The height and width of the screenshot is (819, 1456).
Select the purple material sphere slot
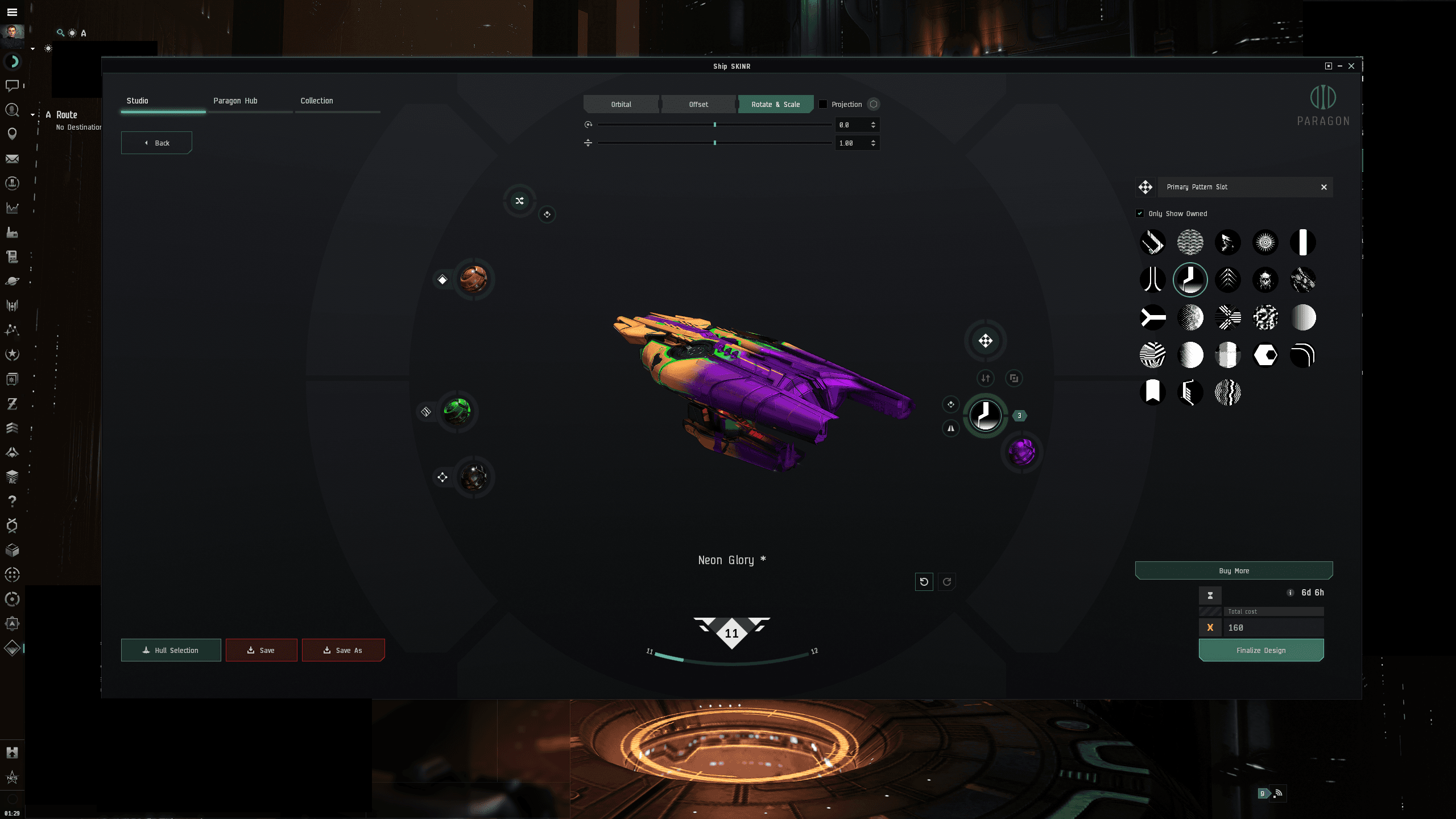click(x=1021, y=453)
